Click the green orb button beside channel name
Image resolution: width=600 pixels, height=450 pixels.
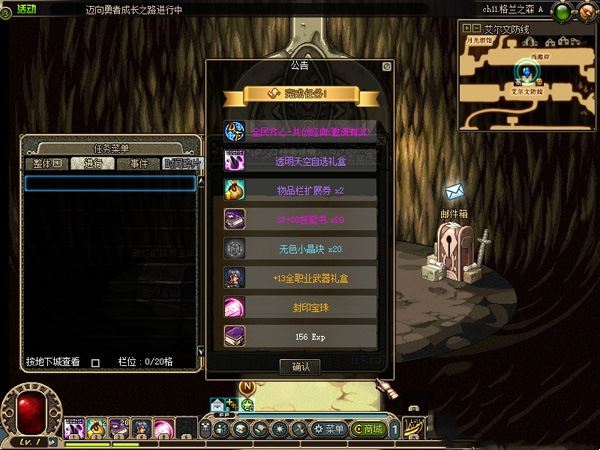click(562, 12)
